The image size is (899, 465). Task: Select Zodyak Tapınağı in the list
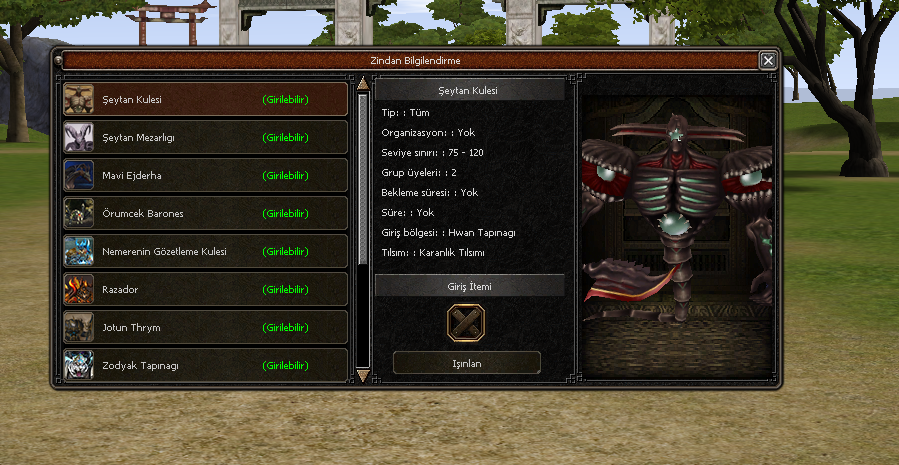pos(205,364)
